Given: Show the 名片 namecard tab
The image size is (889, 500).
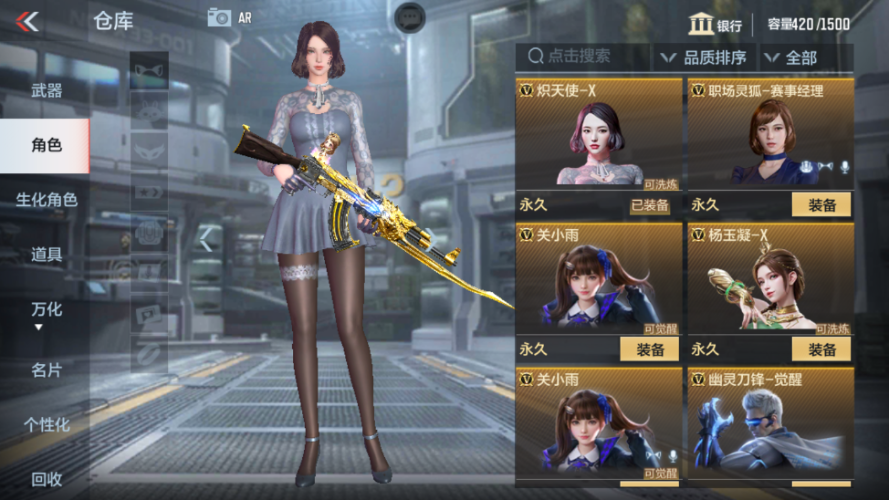Looking at the screenshot, I should (46, 370).
